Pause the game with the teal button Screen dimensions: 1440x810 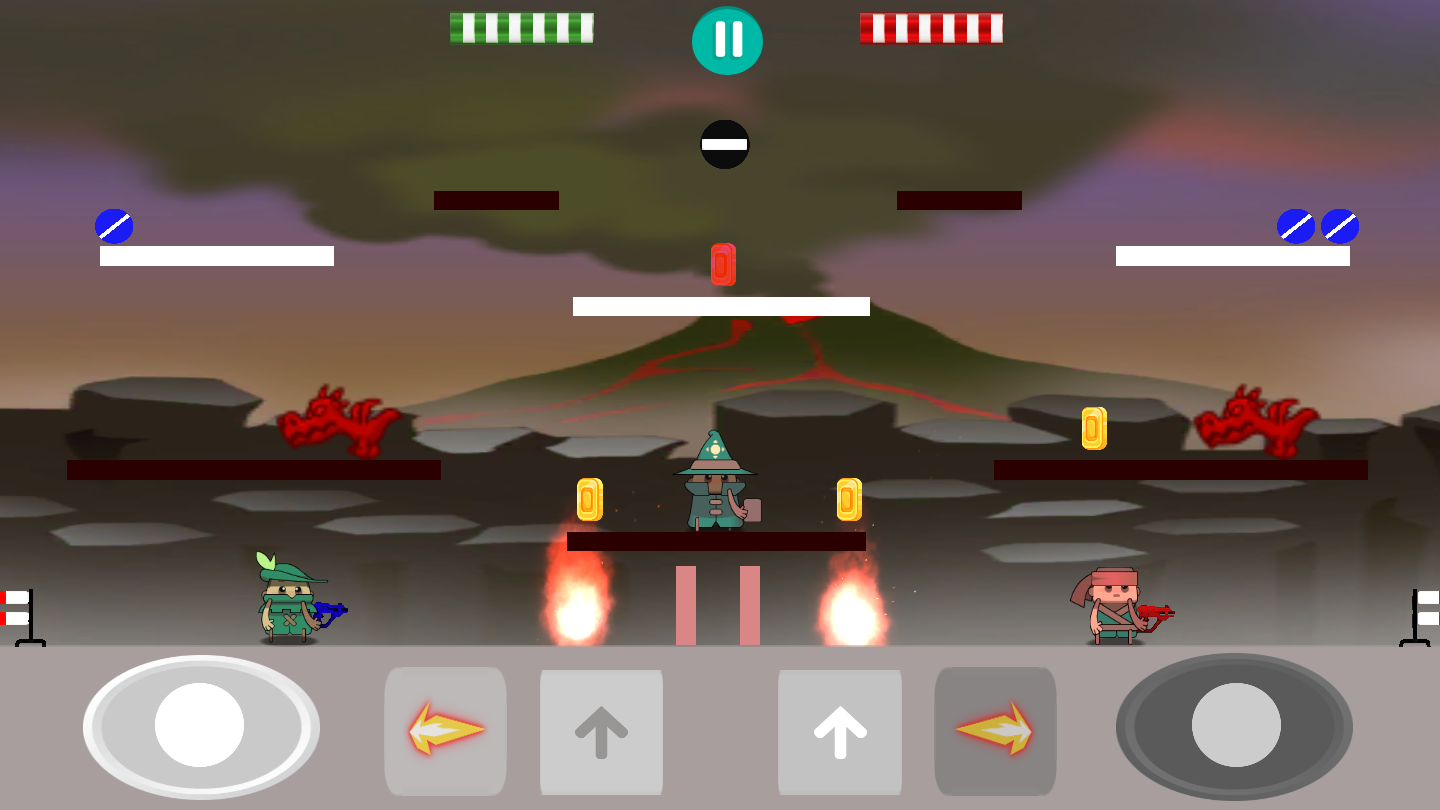point(727,40)
